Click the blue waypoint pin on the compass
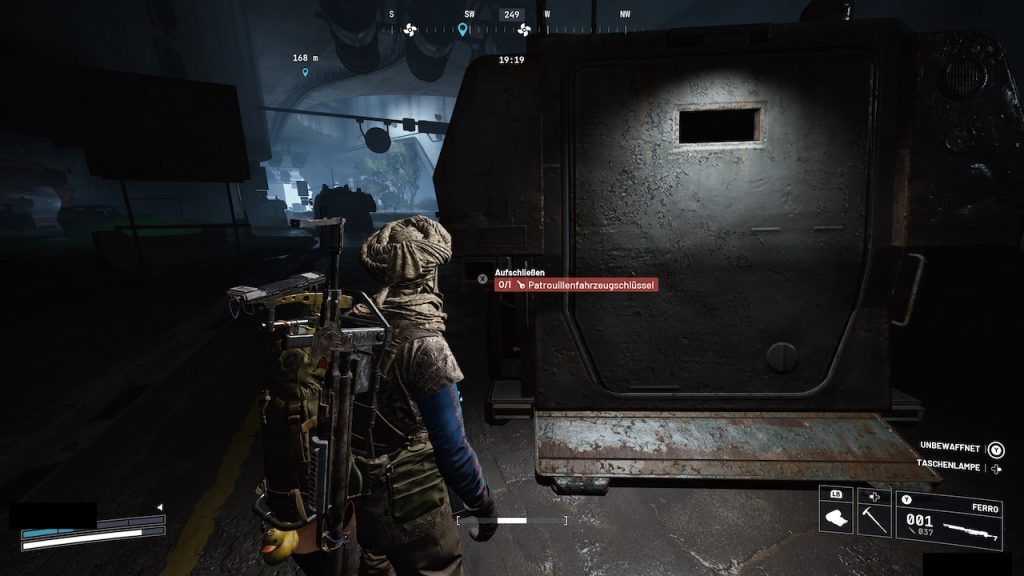Viewport: 1024px width, 576px height. (x=462, y=29)
